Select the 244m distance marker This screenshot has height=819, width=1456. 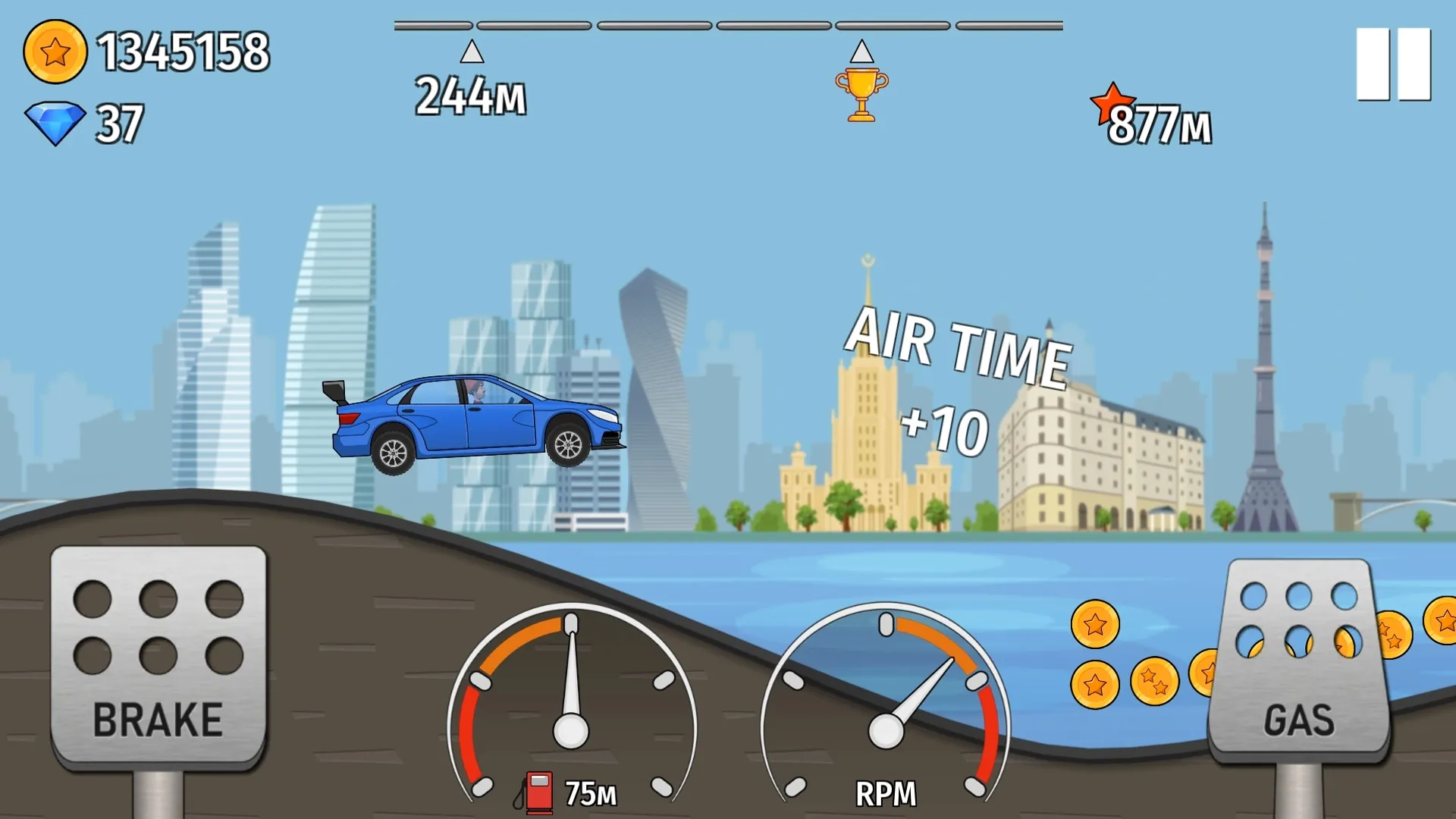coord(470,95)
